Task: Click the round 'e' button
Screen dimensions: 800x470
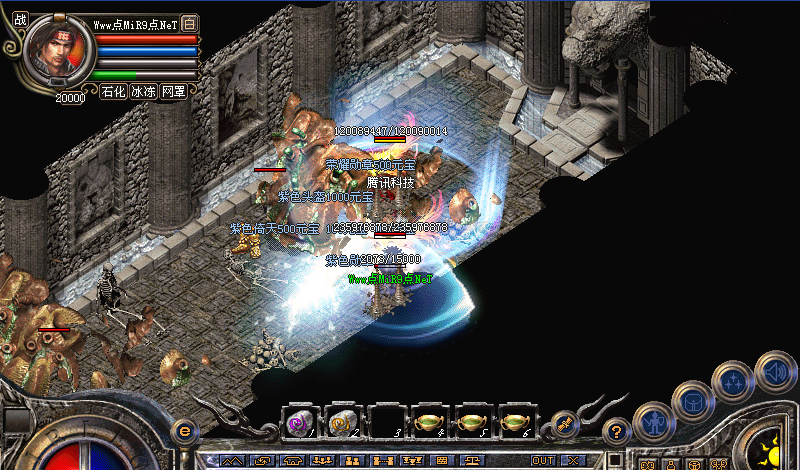Action: [183, 432]
